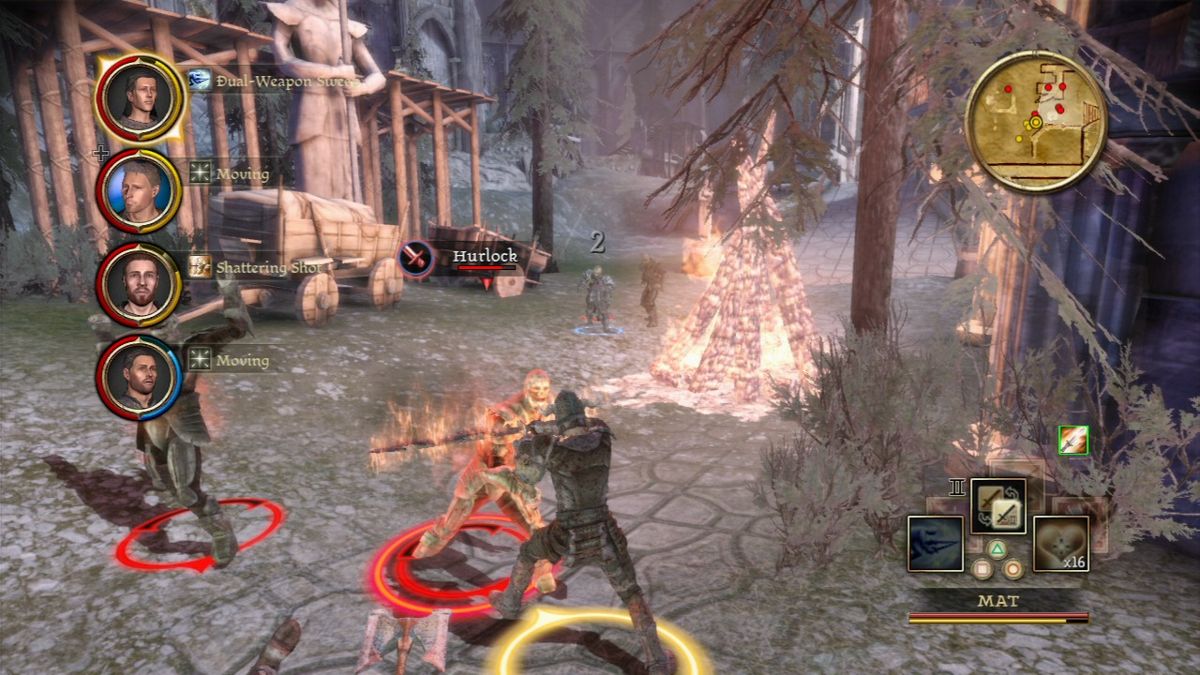Viewport: 1200px width, 675px height.
Task: Toggle the weapon set swap icon
Action: click(x=998, y=506)
